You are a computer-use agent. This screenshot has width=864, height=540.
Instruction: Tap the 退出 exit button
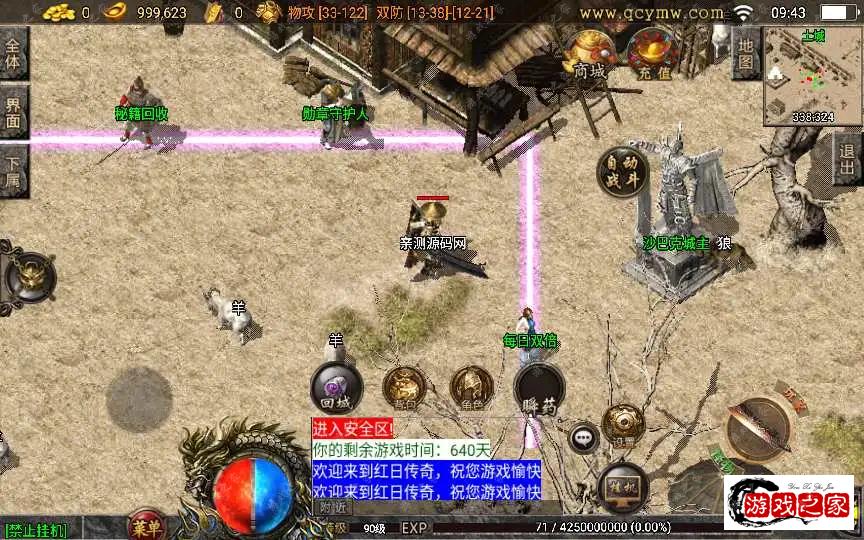pos(848,159)
